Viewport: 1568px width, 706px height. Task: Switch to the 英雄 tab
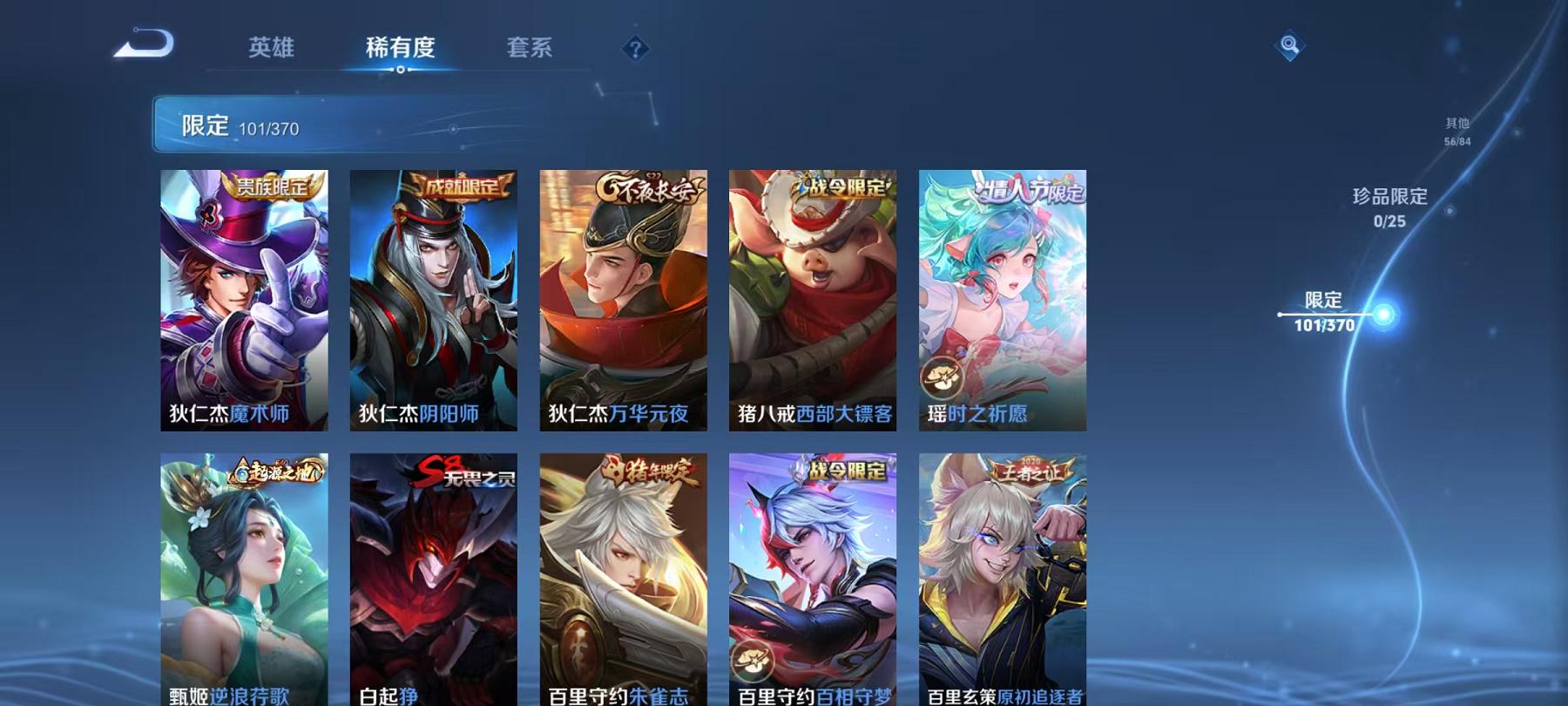click(273, 50)
